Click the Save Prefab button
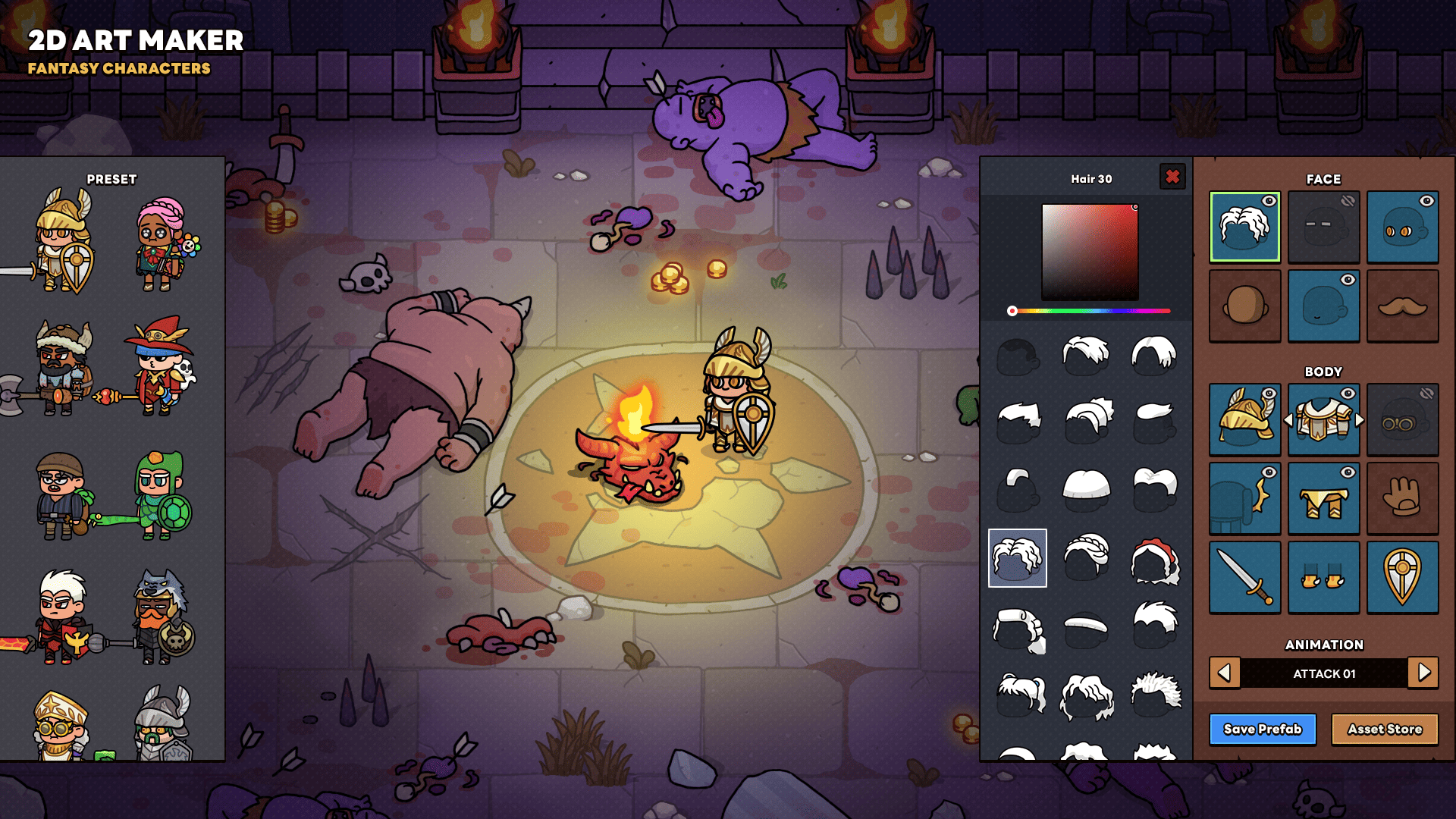The height and width of the screenshot is (819, 1456). [x=1262, y=730]
